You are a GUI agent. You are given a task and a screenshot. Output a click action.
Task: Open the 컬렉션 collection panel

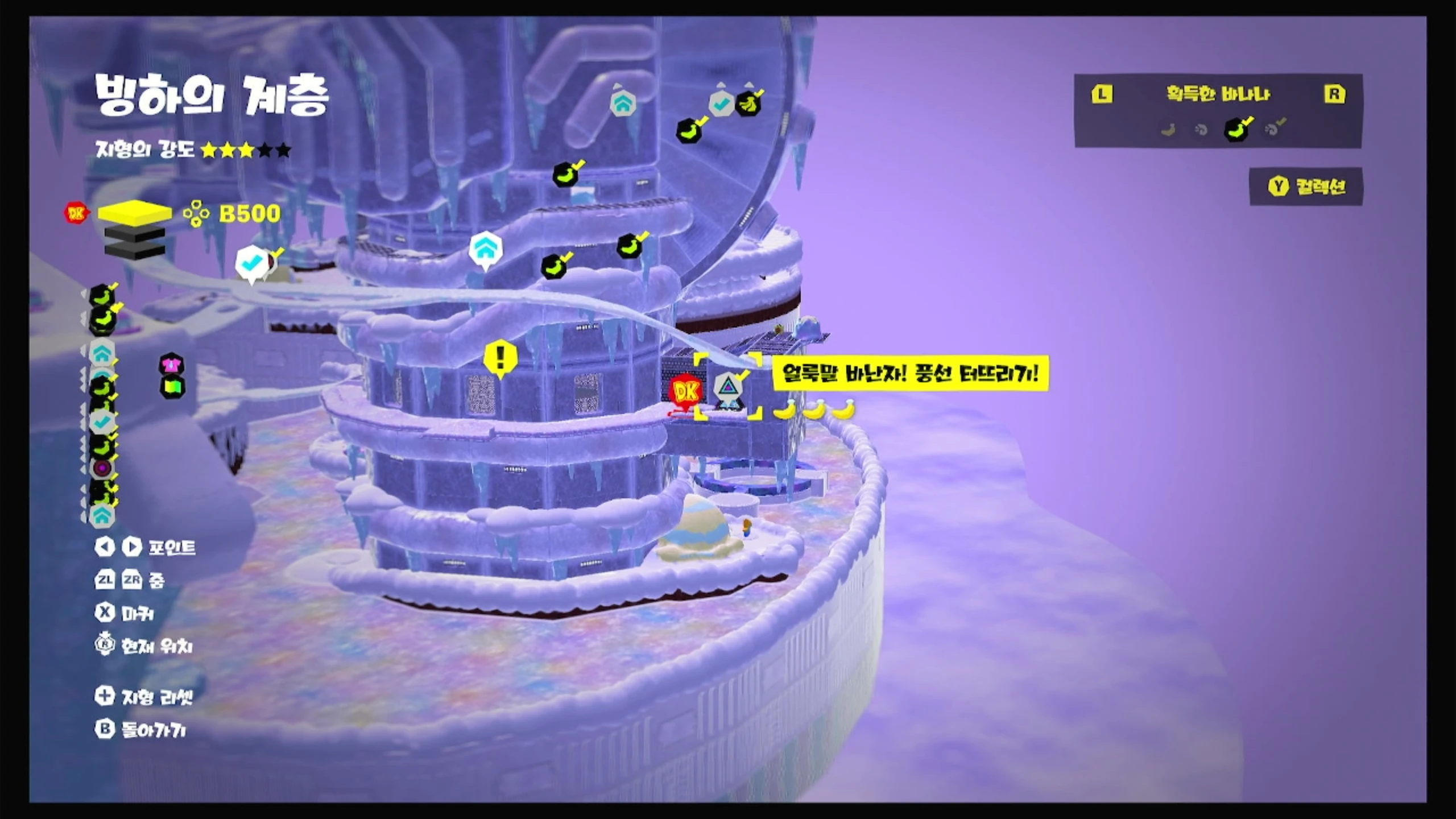pos(1306,187)
